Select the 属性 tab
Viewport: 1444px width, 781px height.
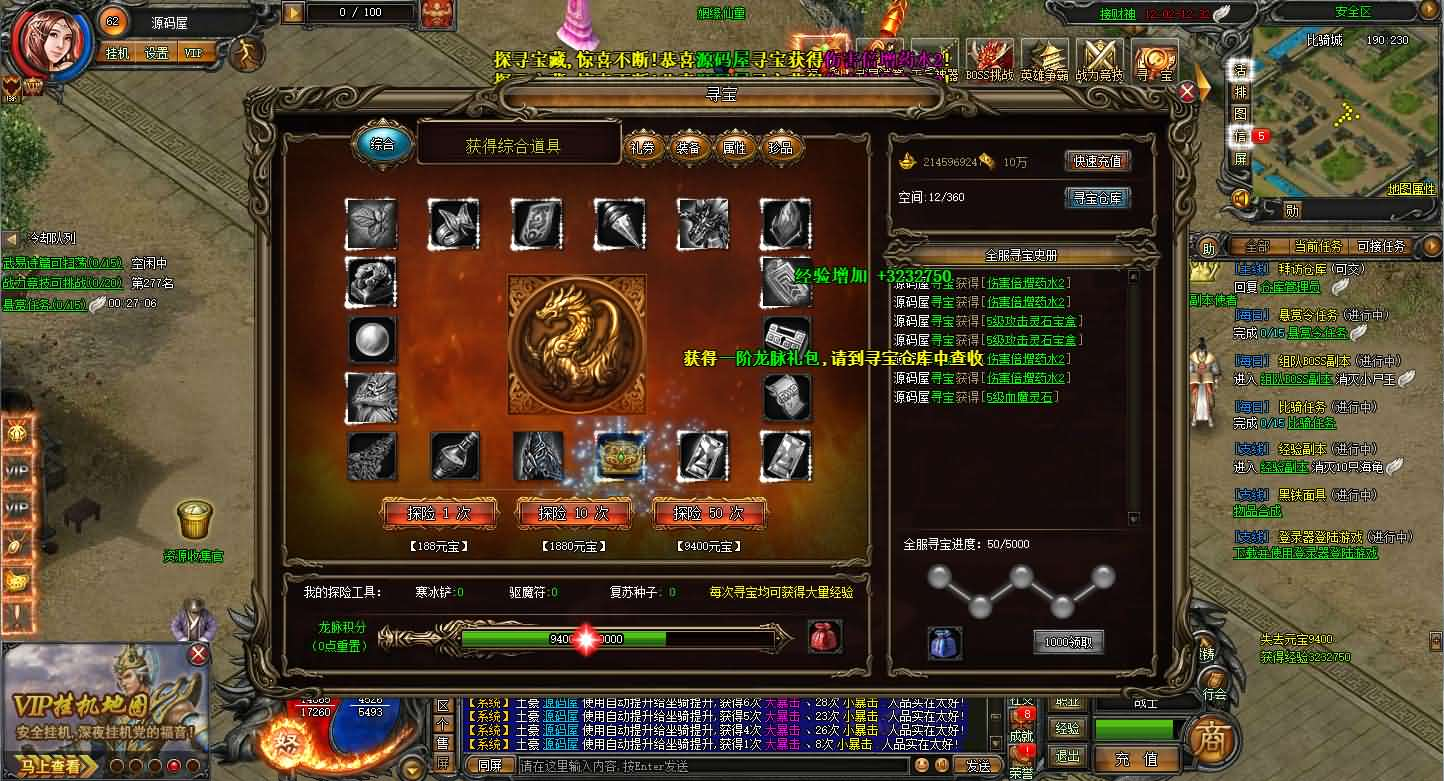click(735, 147)
